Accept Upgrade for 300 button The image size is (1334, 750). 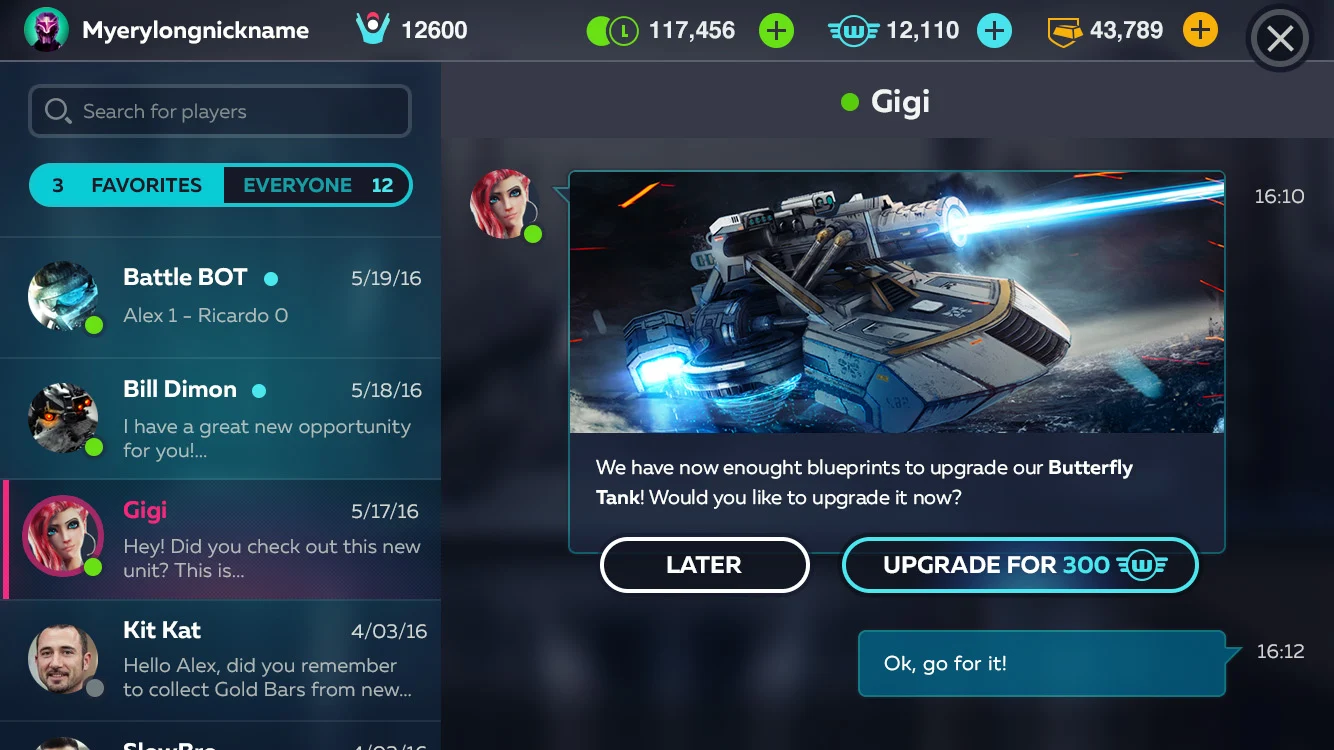pyautogui.click(x=1020, y=565)
